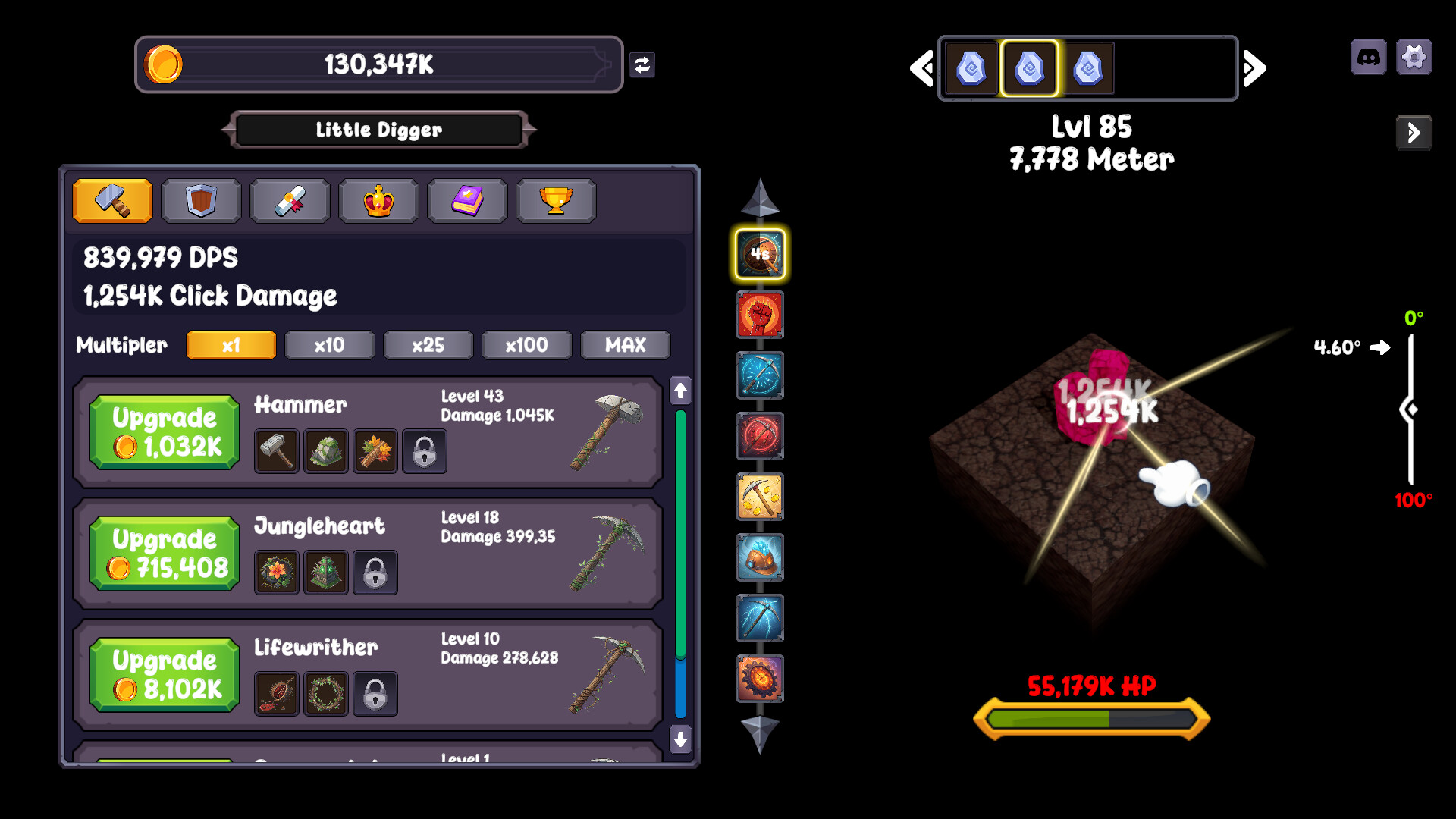Set multiplier to x100
The image size is (1456, 819).
(x=526, y=345)
